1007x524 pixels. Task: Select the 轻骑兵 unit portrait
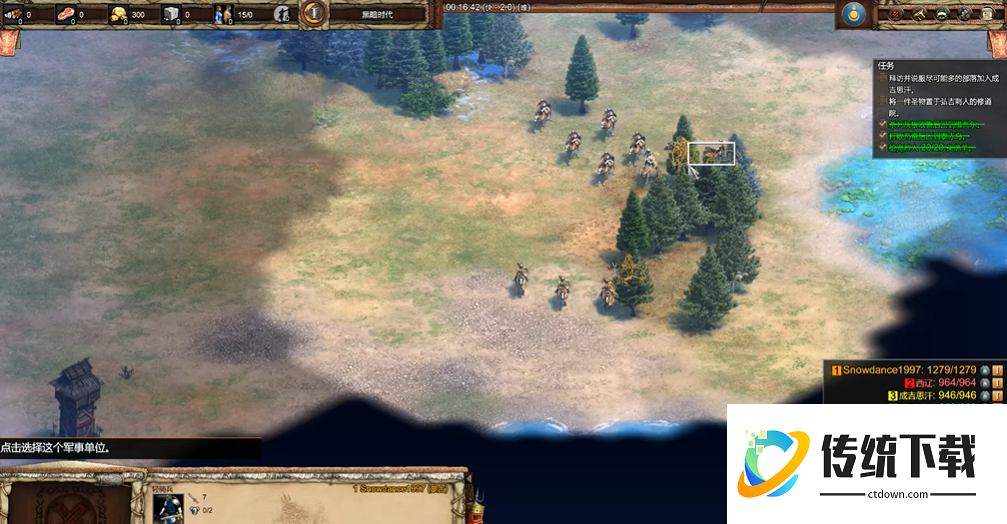[x=168, y=507]
